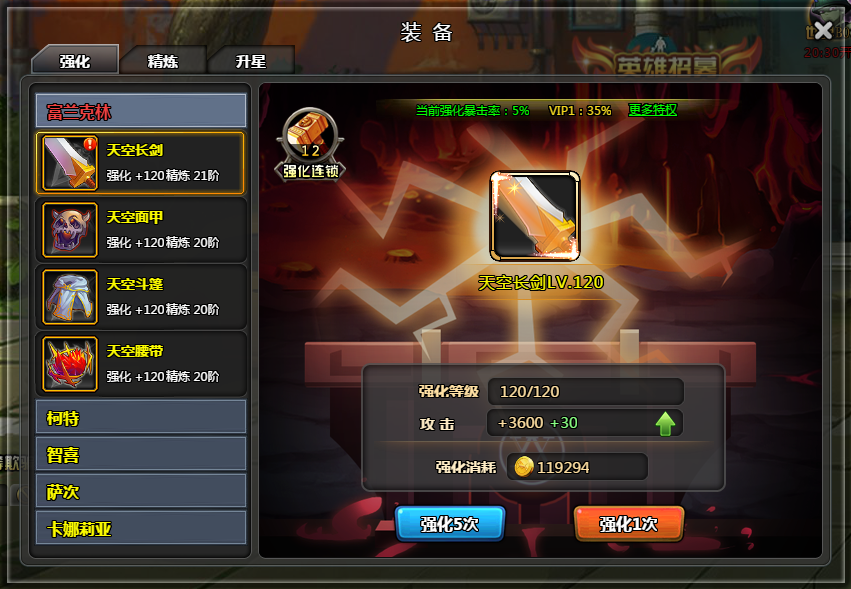Select the 天空斗篷 cloak item

click(141, 296)
